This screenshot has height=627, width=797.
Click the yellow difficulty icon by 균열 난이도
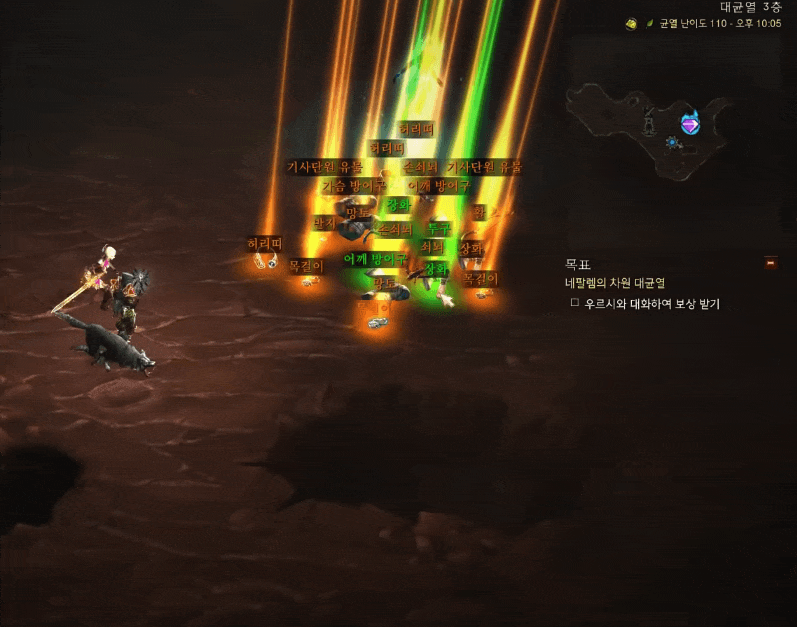point(632,24)
